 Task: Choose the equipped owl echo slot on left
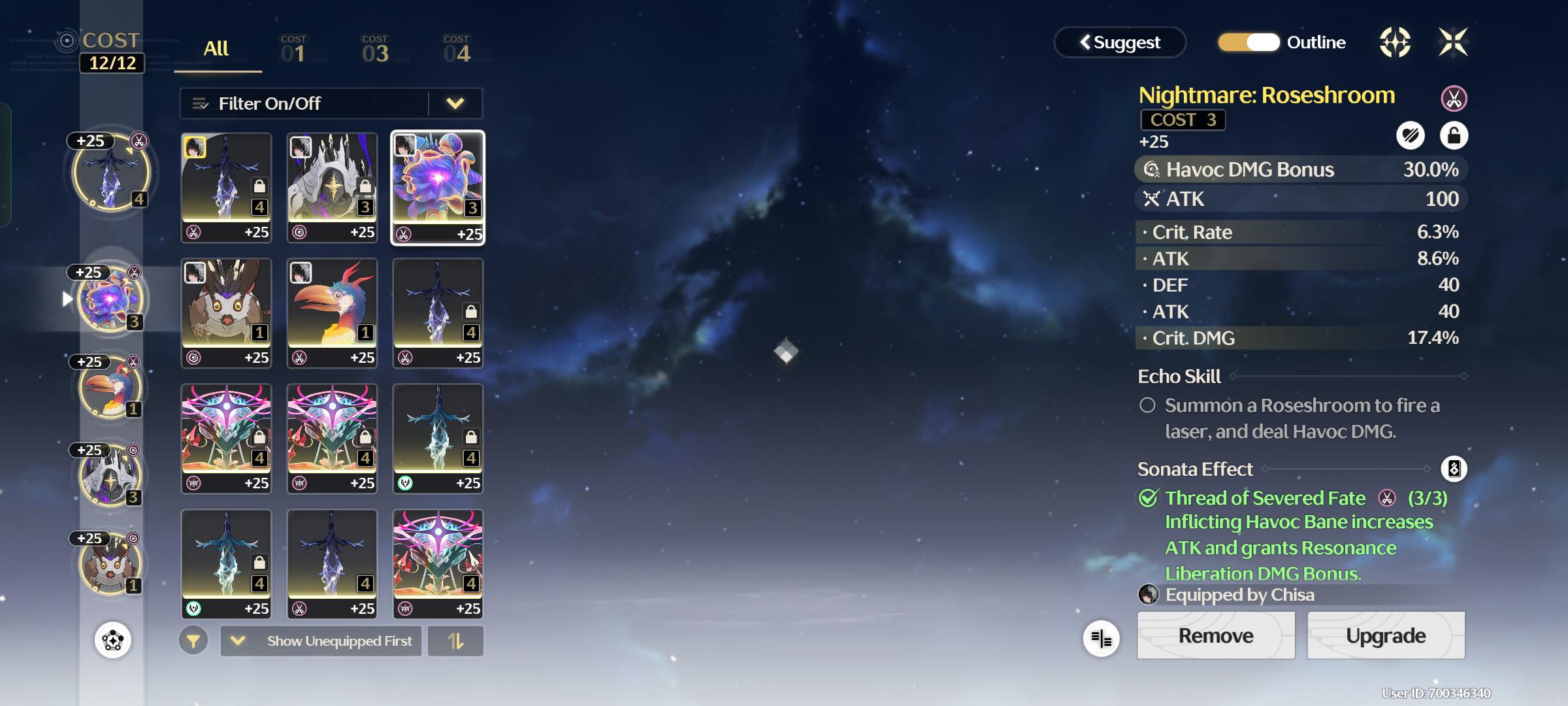[110, 563]
